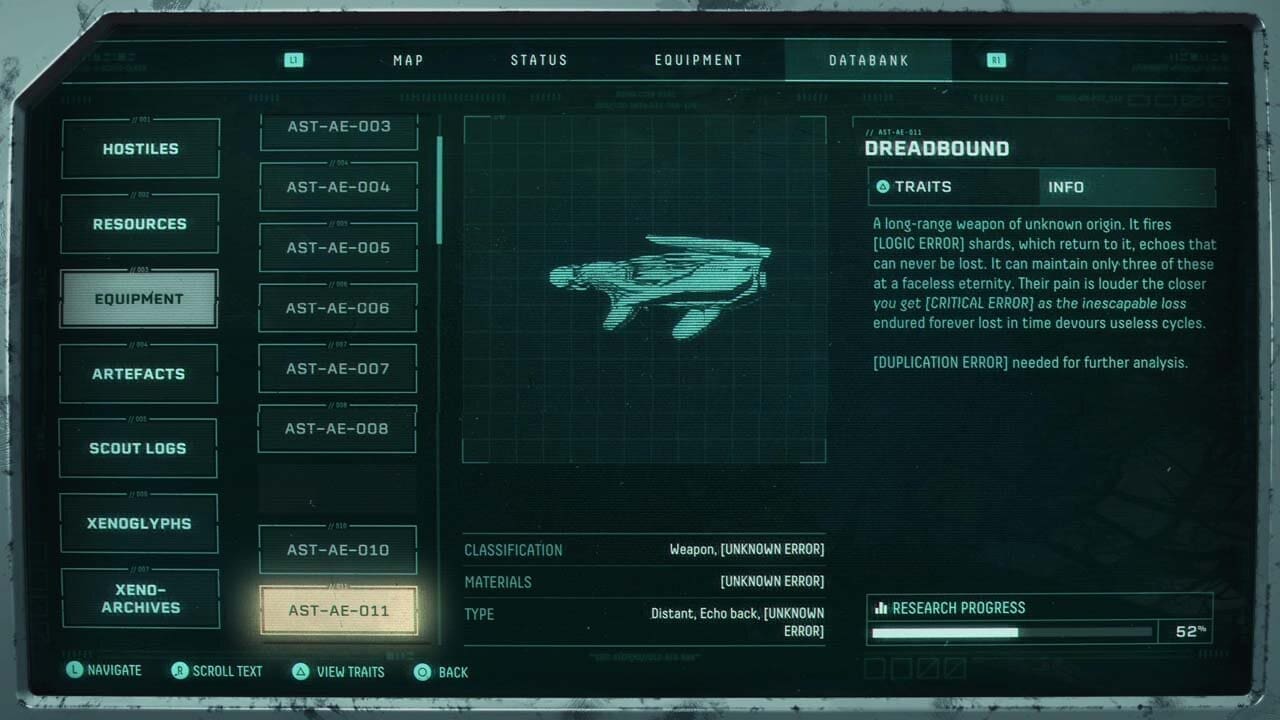
Task: Open the Scout Logs category
Action: coord(138,448)
